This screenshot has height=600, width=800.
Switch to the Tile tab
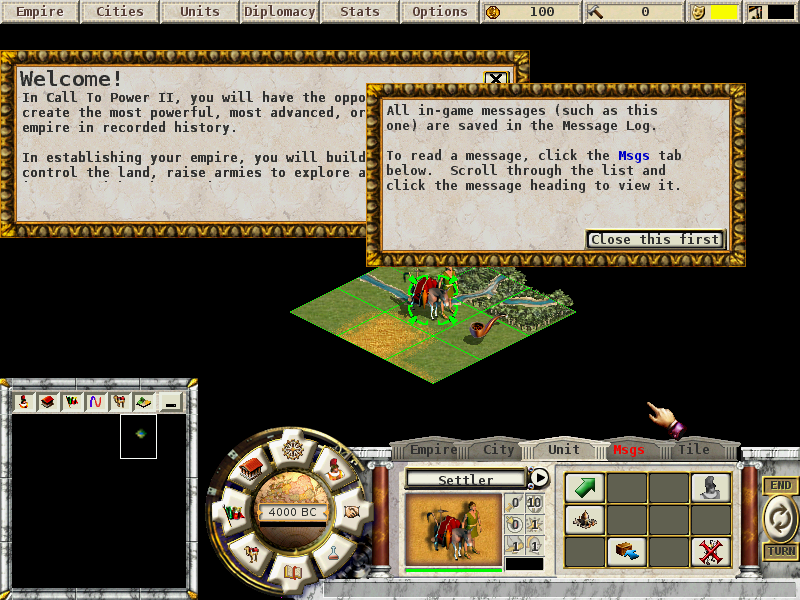(694, 450)
